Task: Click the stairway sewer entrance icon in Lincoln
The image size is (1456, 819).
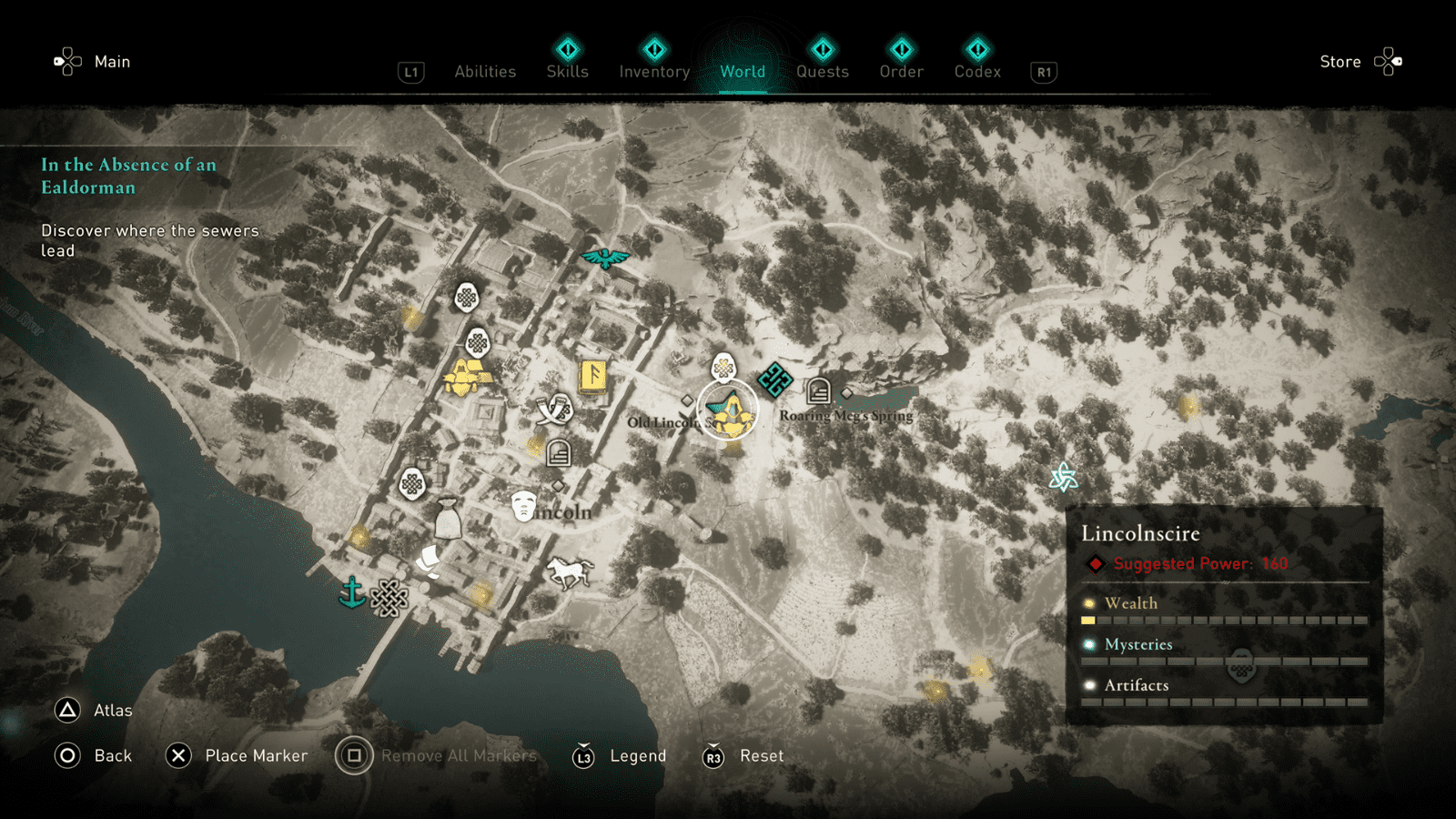Action: (557, 453)
